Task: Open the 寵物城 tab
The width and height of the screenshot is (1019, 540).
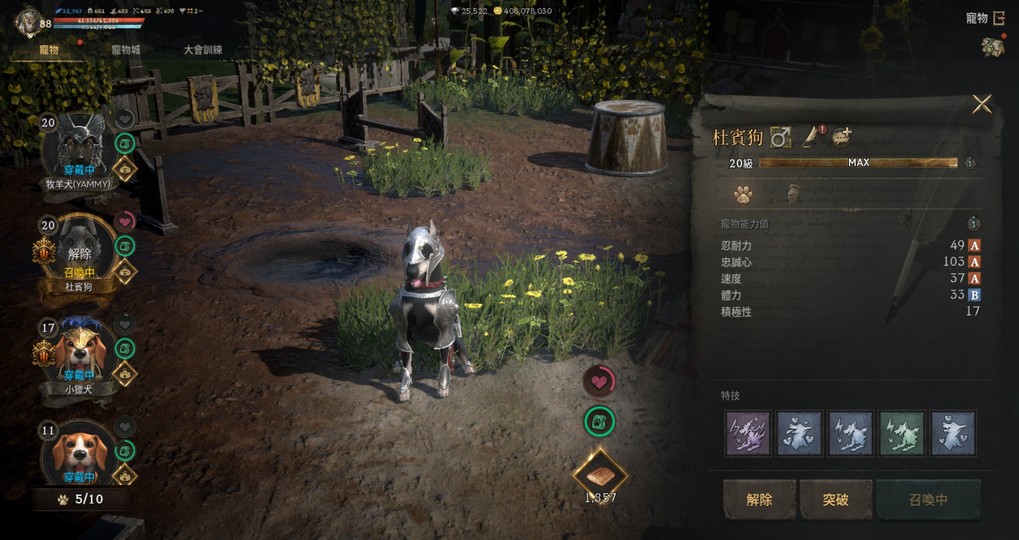Action: click(x=125, y=49)
